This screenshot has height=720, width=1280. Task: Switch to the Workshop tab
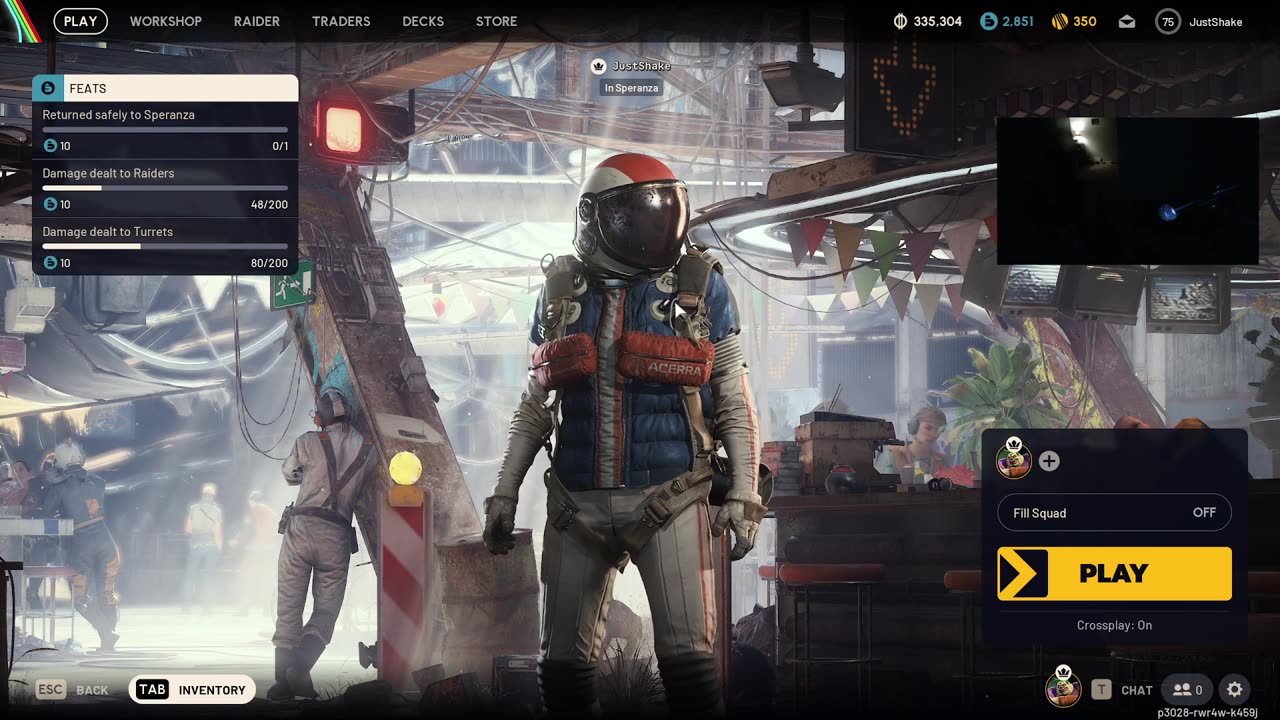click(165, 21)
